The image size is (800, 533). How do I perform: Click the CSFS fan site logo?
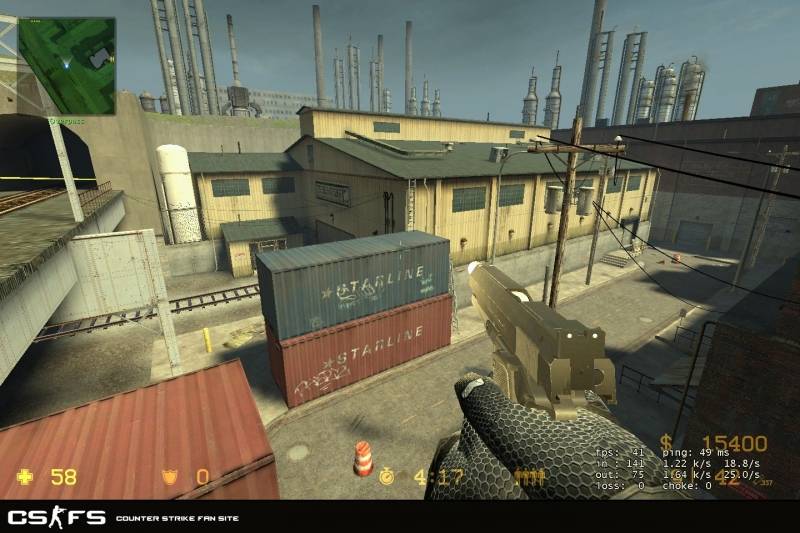(56, 517)
